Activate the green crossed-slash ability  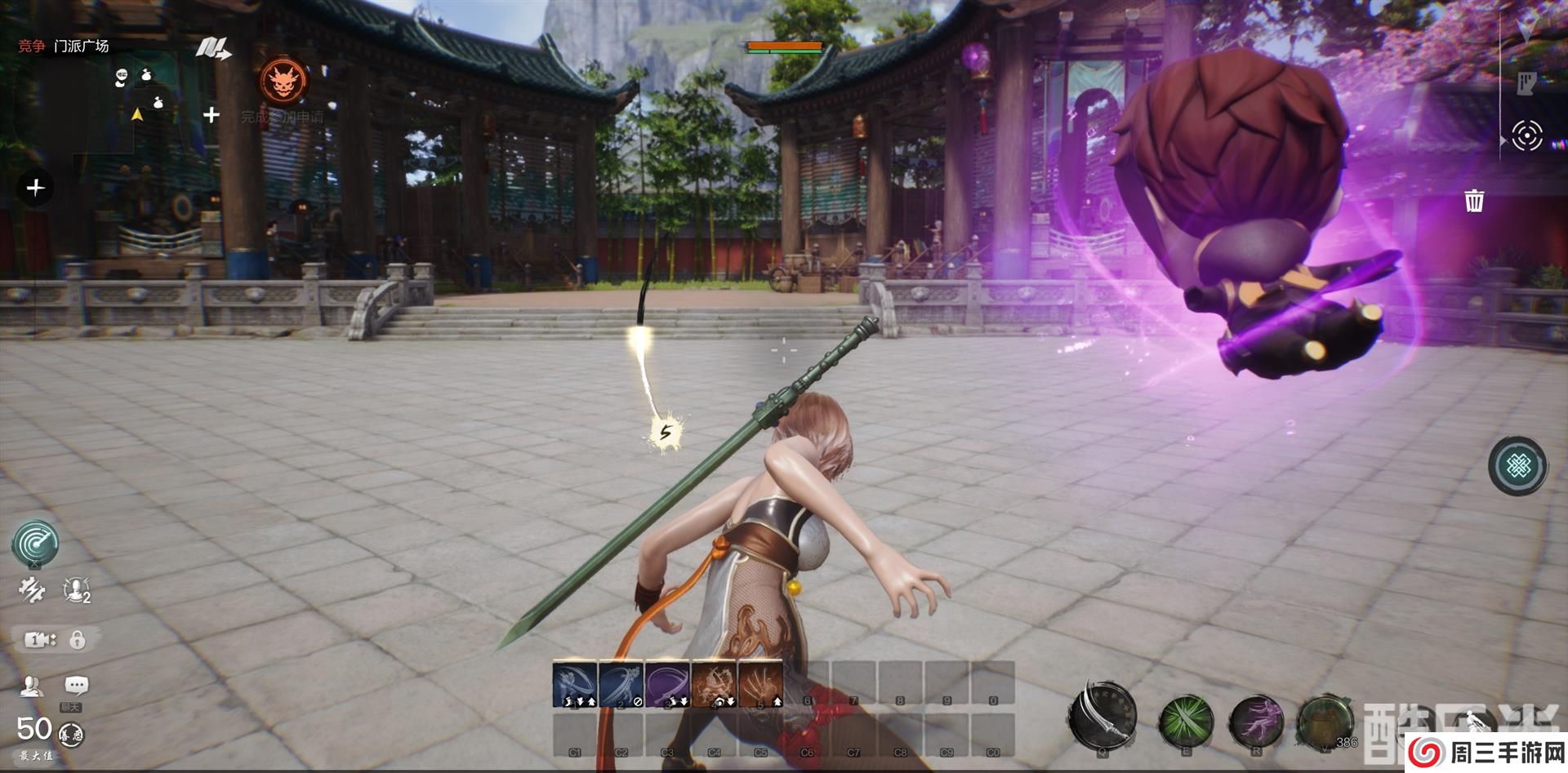(1186, 722)
